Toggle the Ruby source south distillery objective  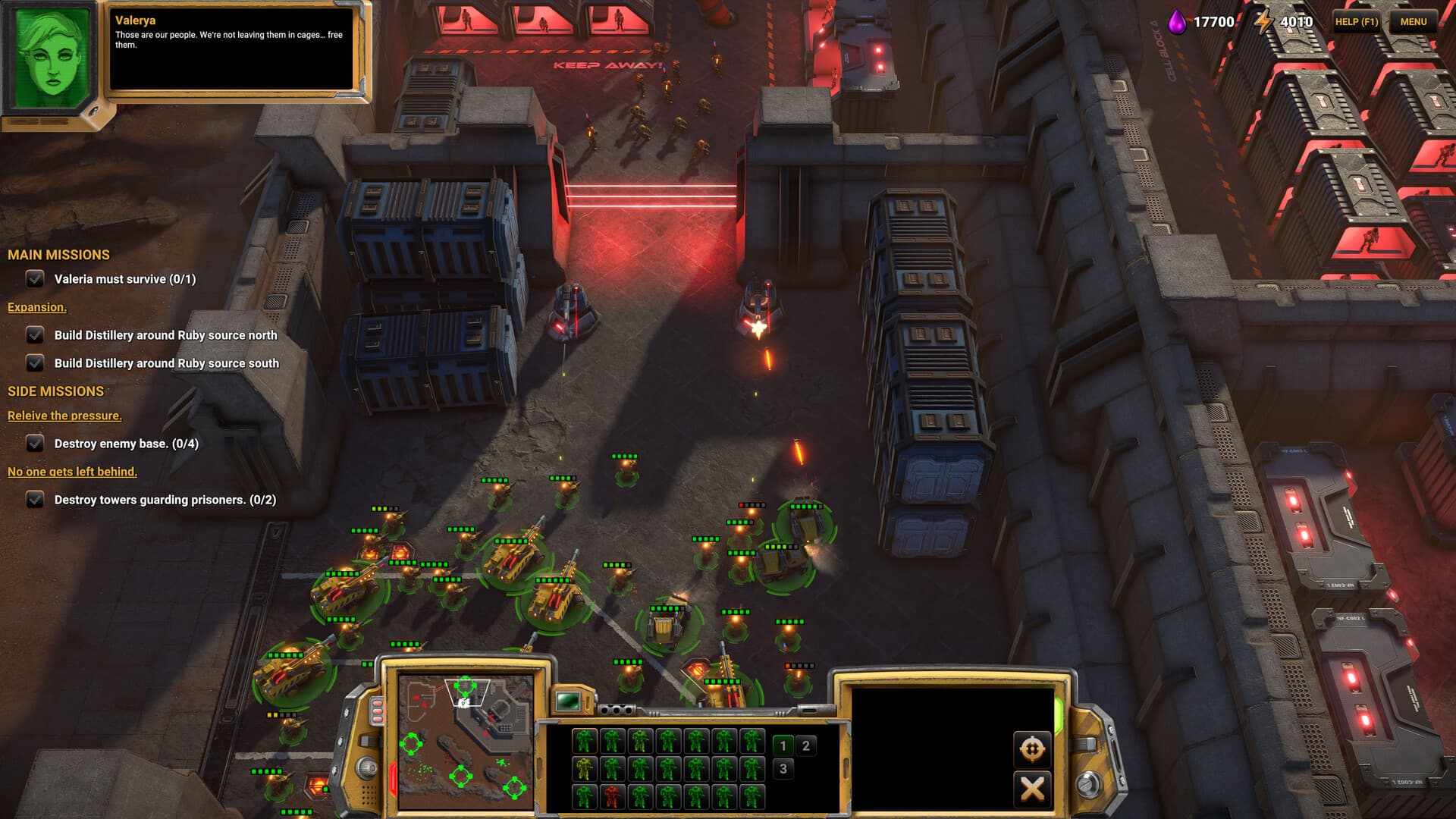[x=35, y=363]
